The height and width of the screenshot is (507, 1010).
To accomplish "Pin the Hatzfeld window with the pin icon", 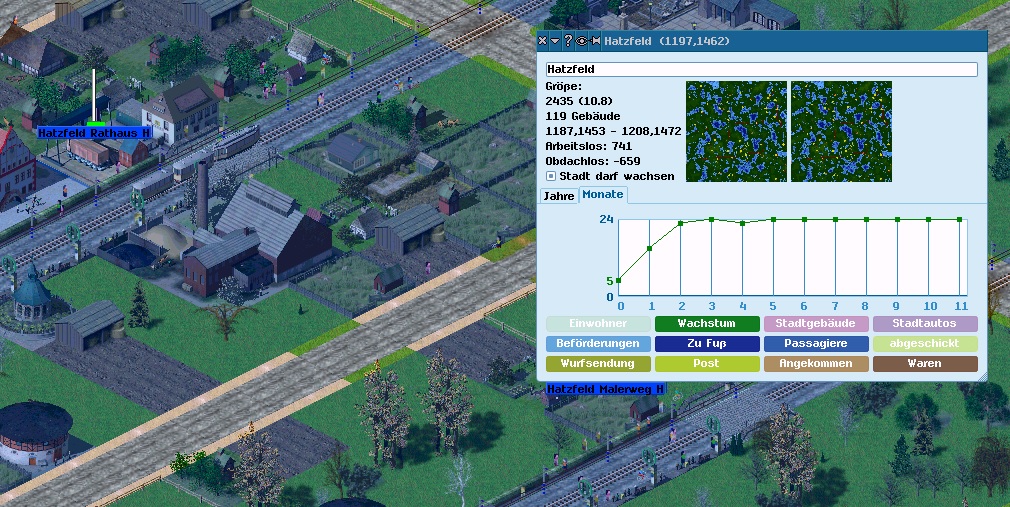I will click(x=595, y=41).
